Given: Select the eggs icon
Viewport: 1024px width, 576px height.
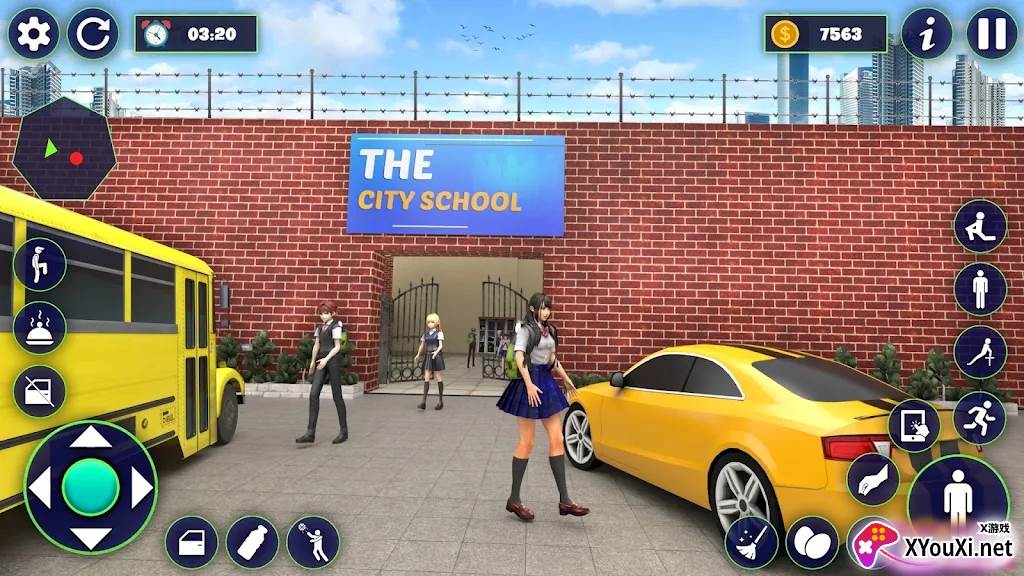Looking at the screenshot, I should click(812, 542).
